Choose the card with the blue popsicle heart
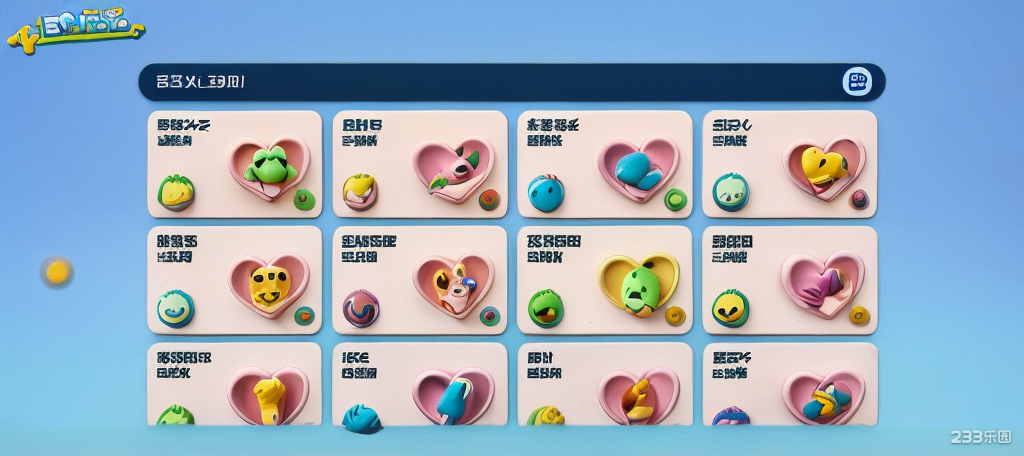This screenshot has width=1024, height=456. coord(420,385)
